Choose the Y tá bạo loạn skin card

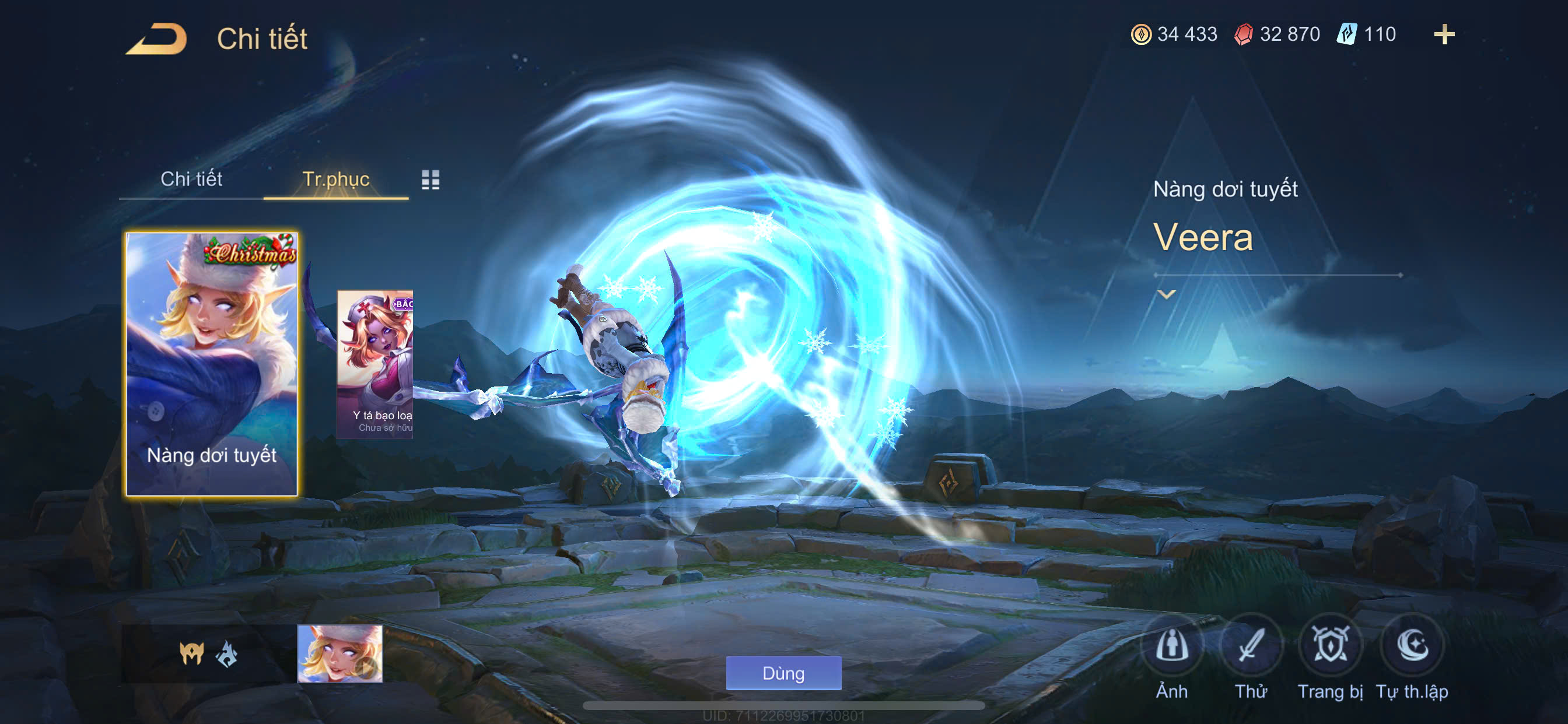point(375,363)
